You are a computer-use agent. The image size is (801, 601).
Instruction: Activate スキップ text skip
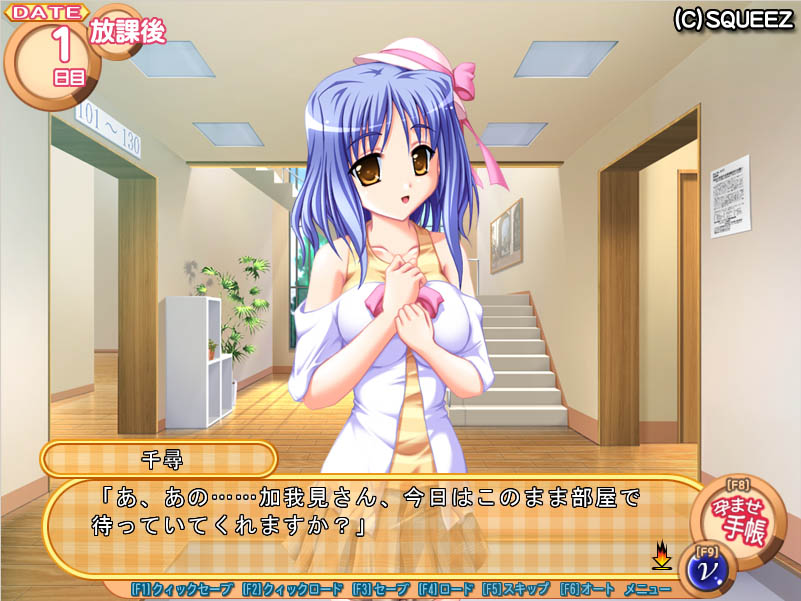click(515, 590)
